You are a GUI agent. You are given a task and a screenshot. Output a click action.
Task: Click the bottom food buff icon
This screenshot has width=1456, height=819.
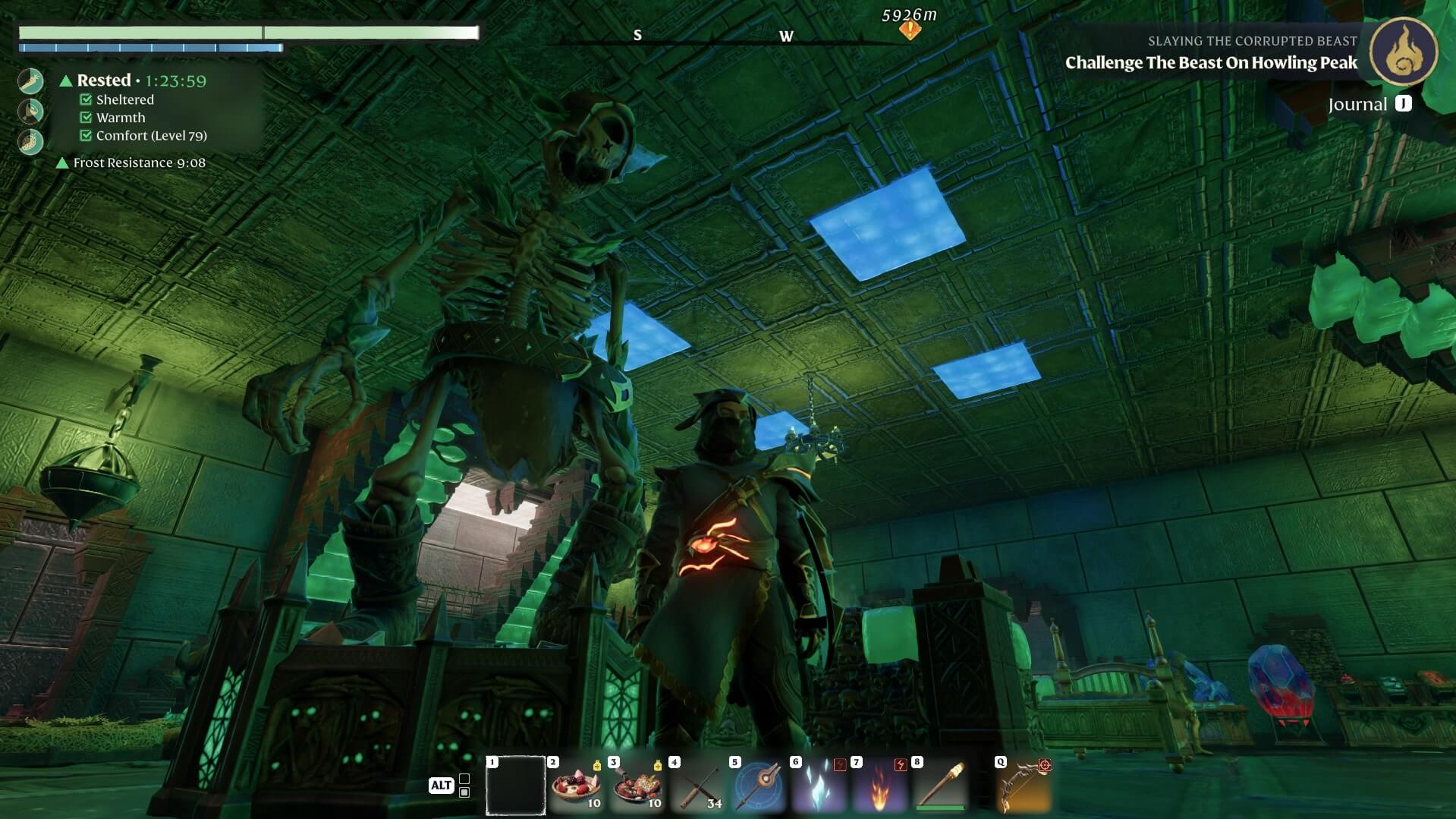click(x=31, y=141)
